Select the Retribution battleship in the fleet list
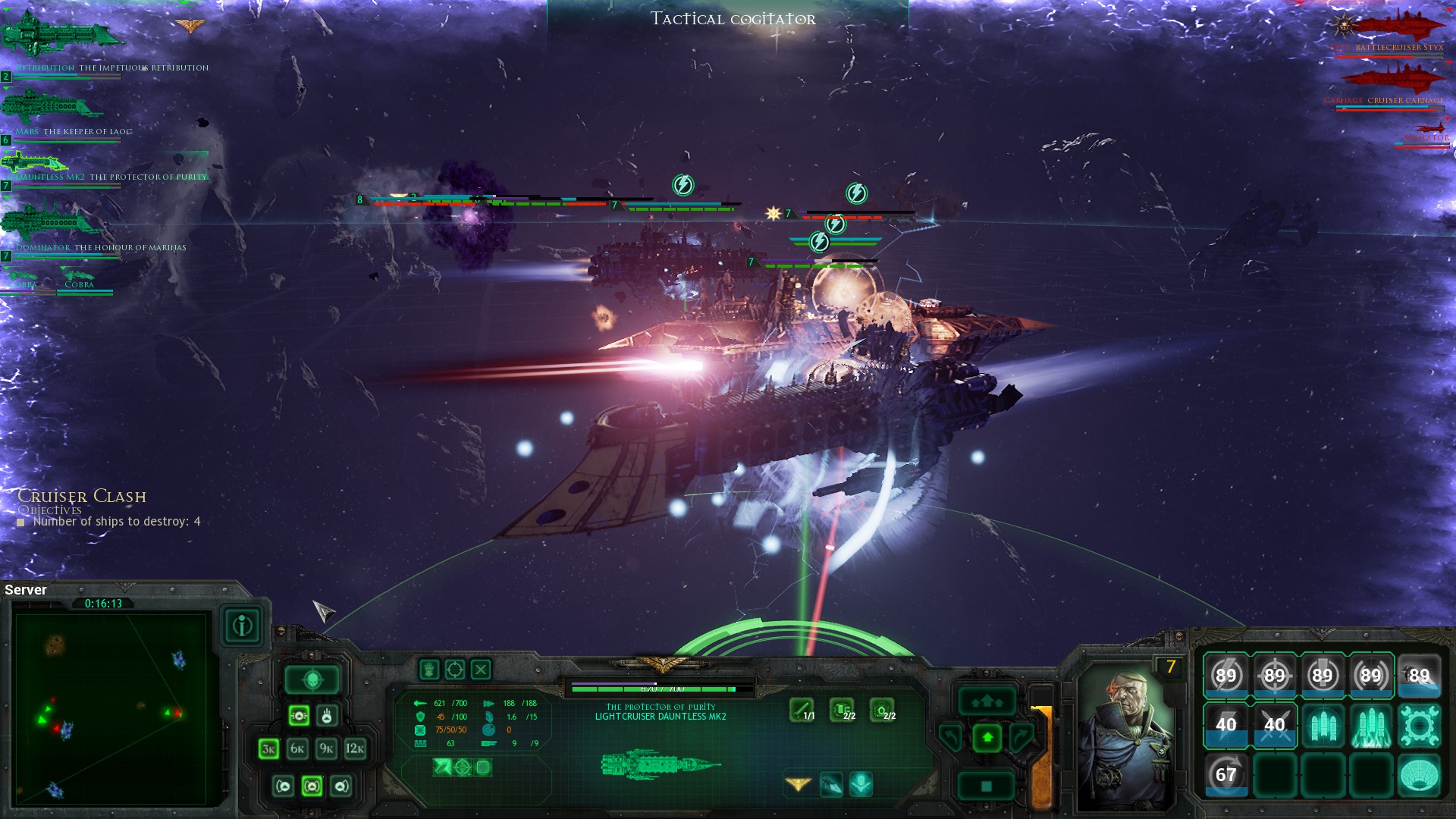The height and width of the screenshot is (819, 1456). tap(61, 38)
